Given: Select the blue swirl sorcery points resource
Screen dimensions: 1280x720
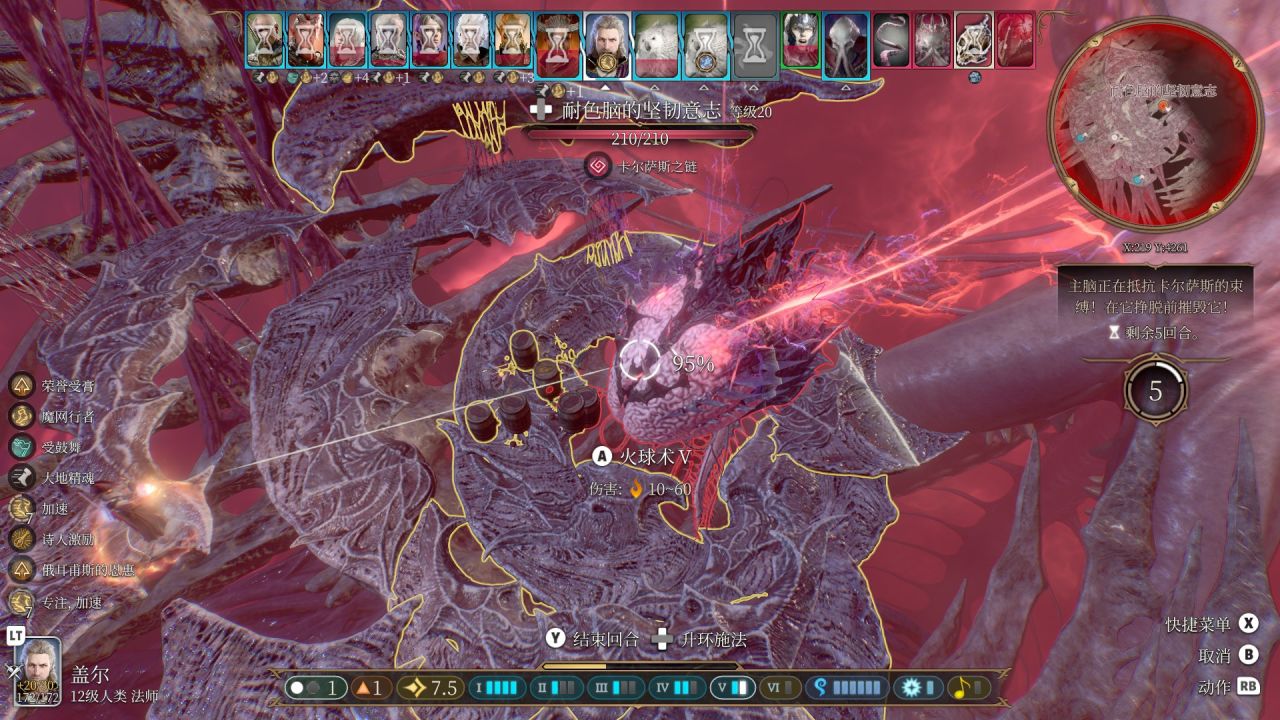Looking at the screenshot, I should tap(849, 688).
